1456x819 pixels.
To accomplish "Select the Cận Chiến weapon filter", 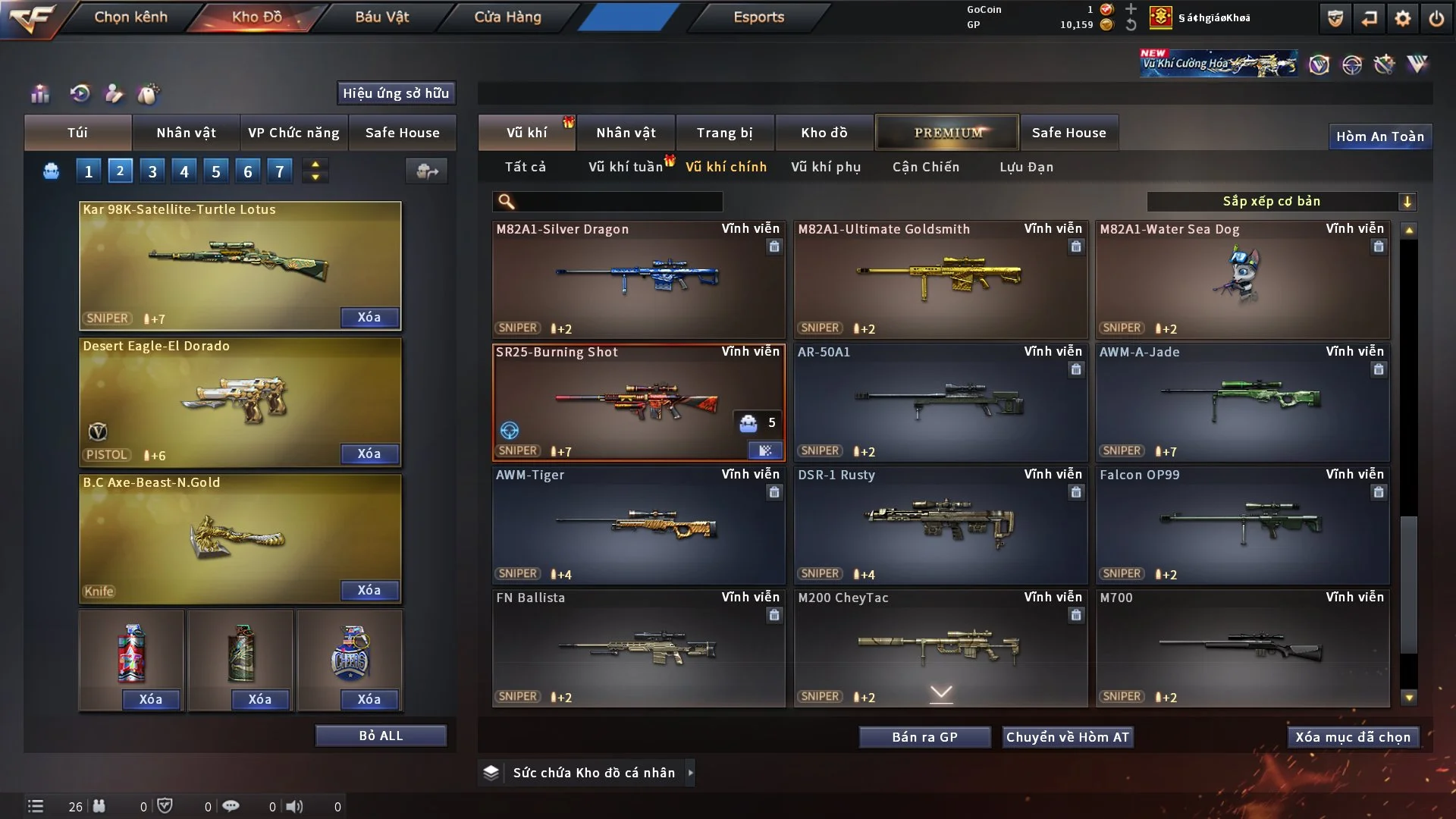I will tap(925, 167).
